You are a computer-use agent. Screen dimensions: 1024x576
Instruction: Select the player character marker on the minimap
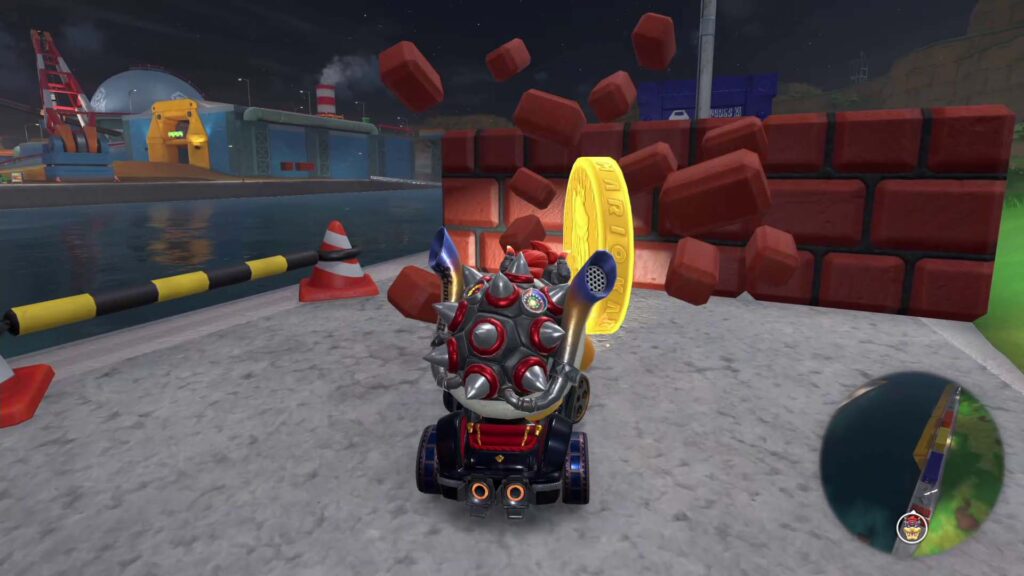(x=911, y=526)
